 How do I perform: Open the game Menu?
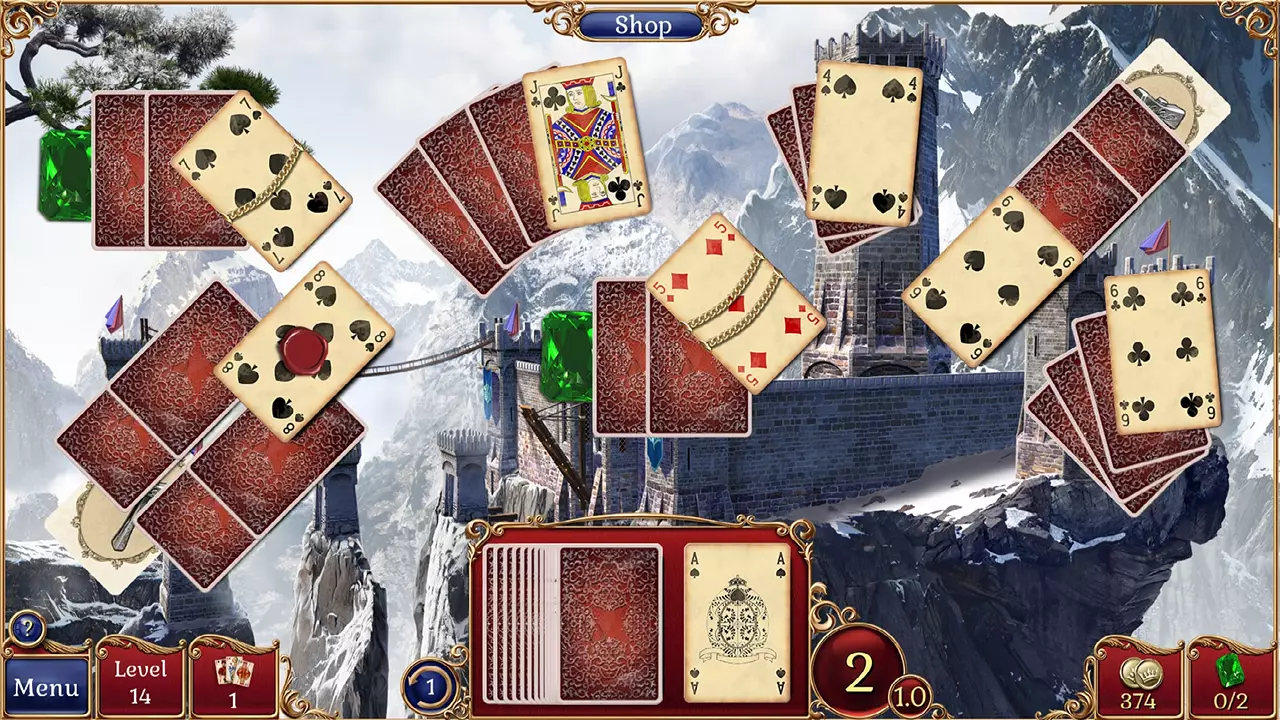[x=45, y=686]
